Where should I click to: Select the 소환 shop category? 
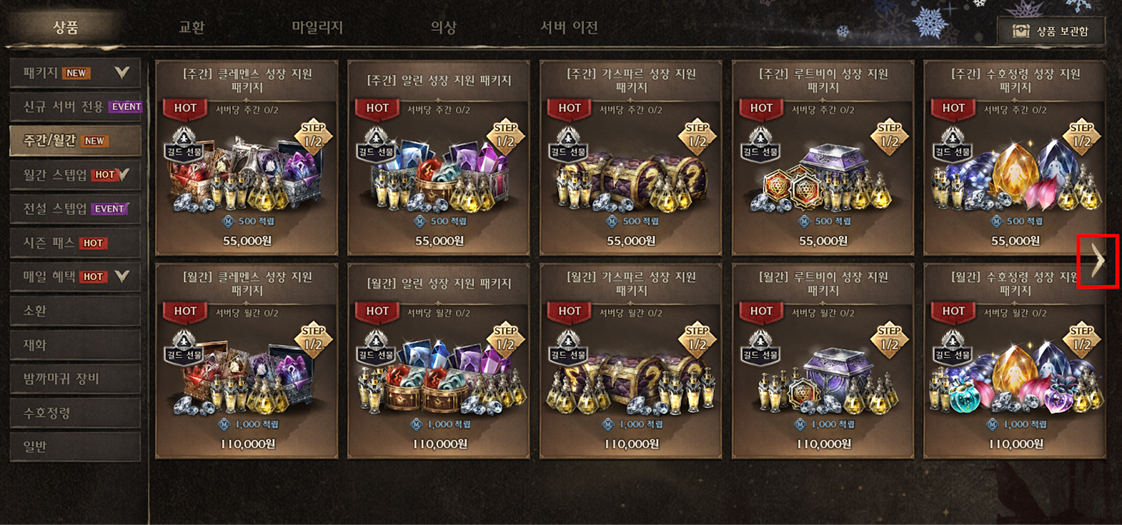coord(75,311)
